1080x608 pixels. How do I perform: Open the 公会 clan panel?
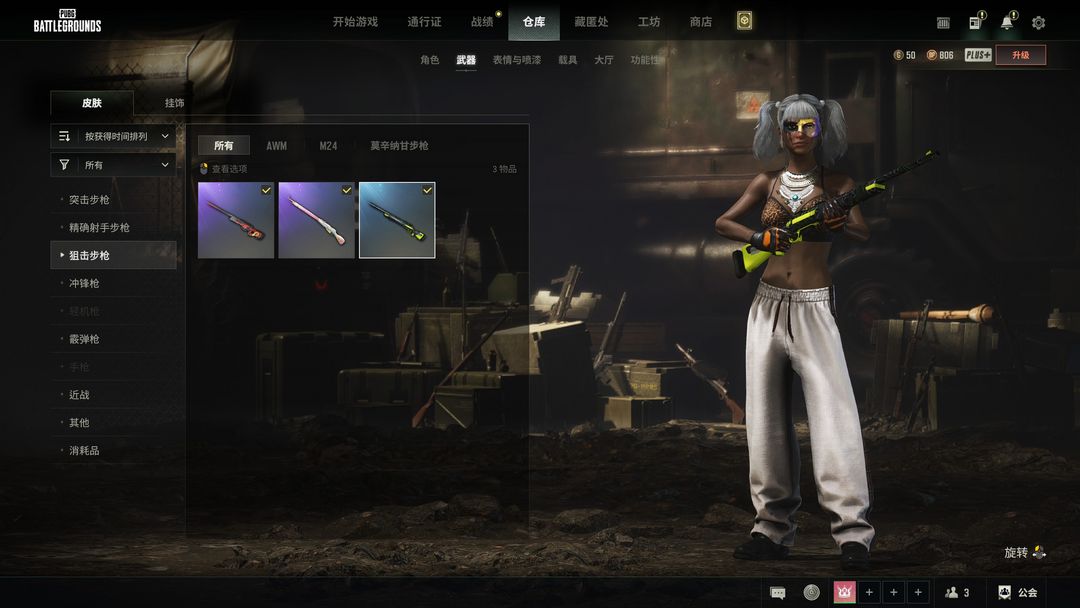tap(1018, 593)
